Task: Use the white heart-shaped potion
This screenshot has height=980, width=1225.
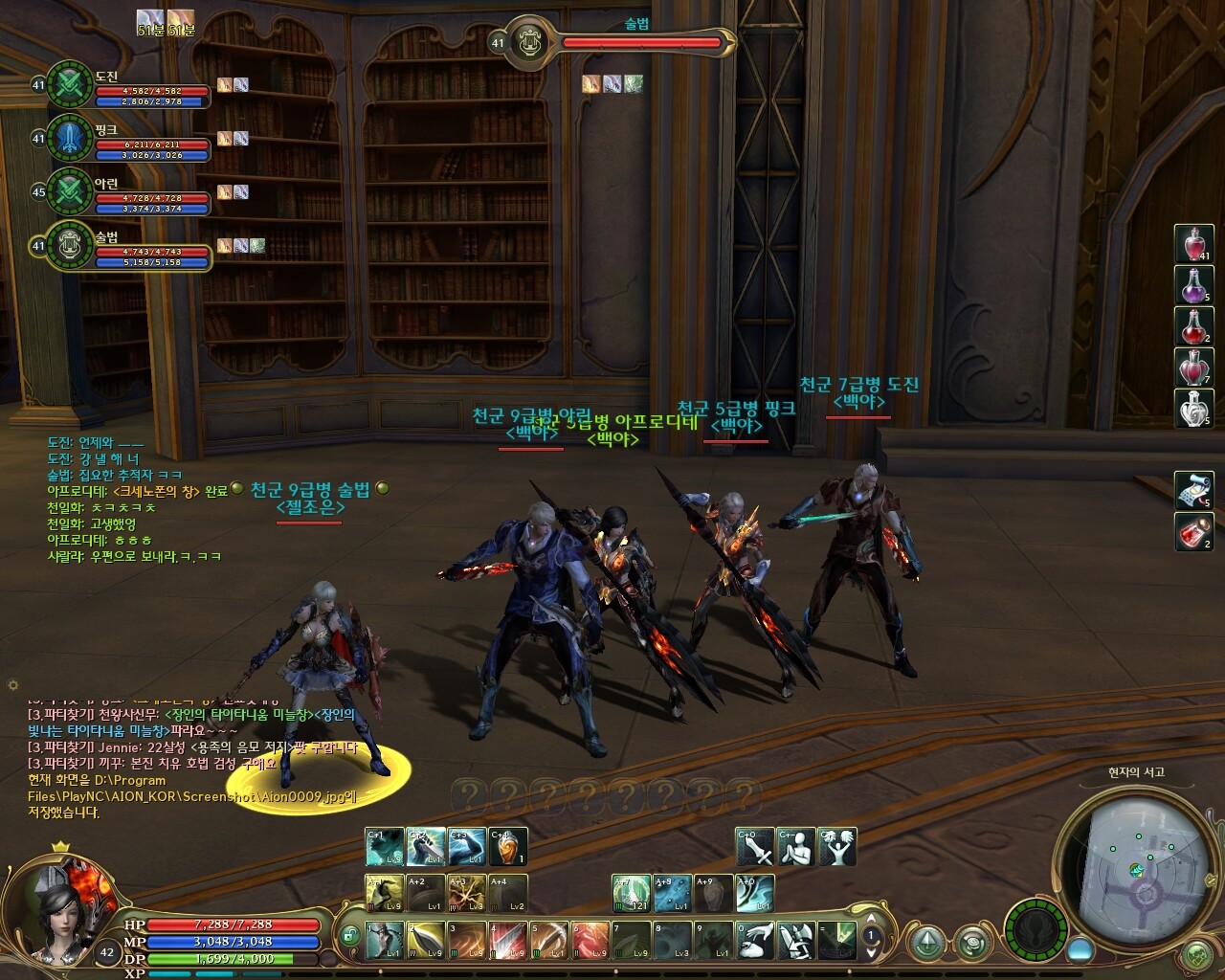Action: (1193, 409)
